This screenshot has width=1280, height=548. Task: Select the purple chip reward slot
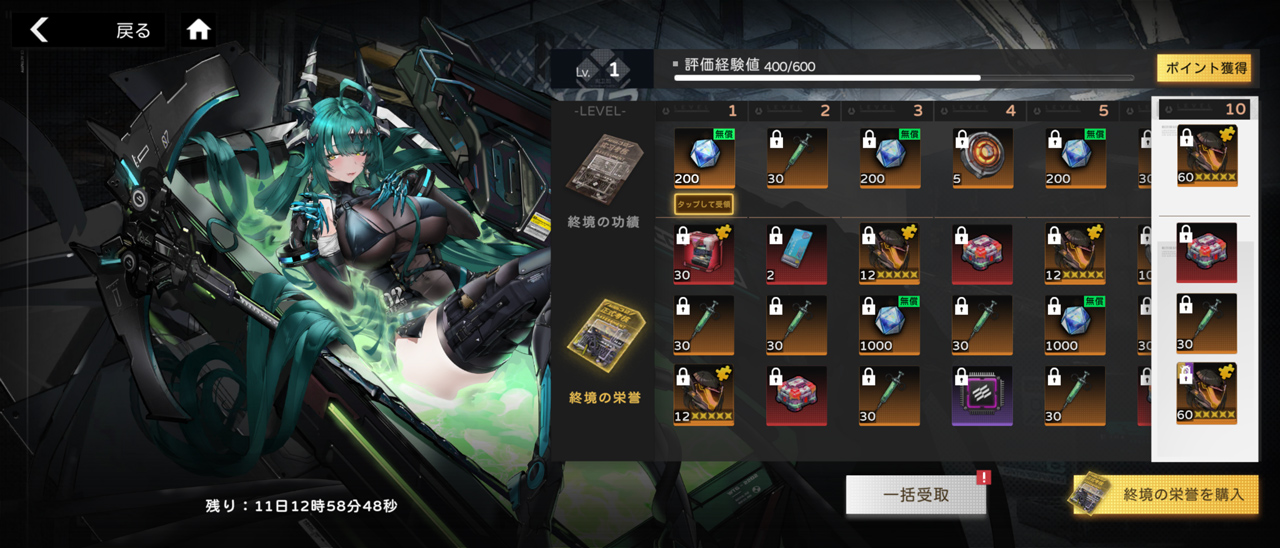(x=982, y=396)
